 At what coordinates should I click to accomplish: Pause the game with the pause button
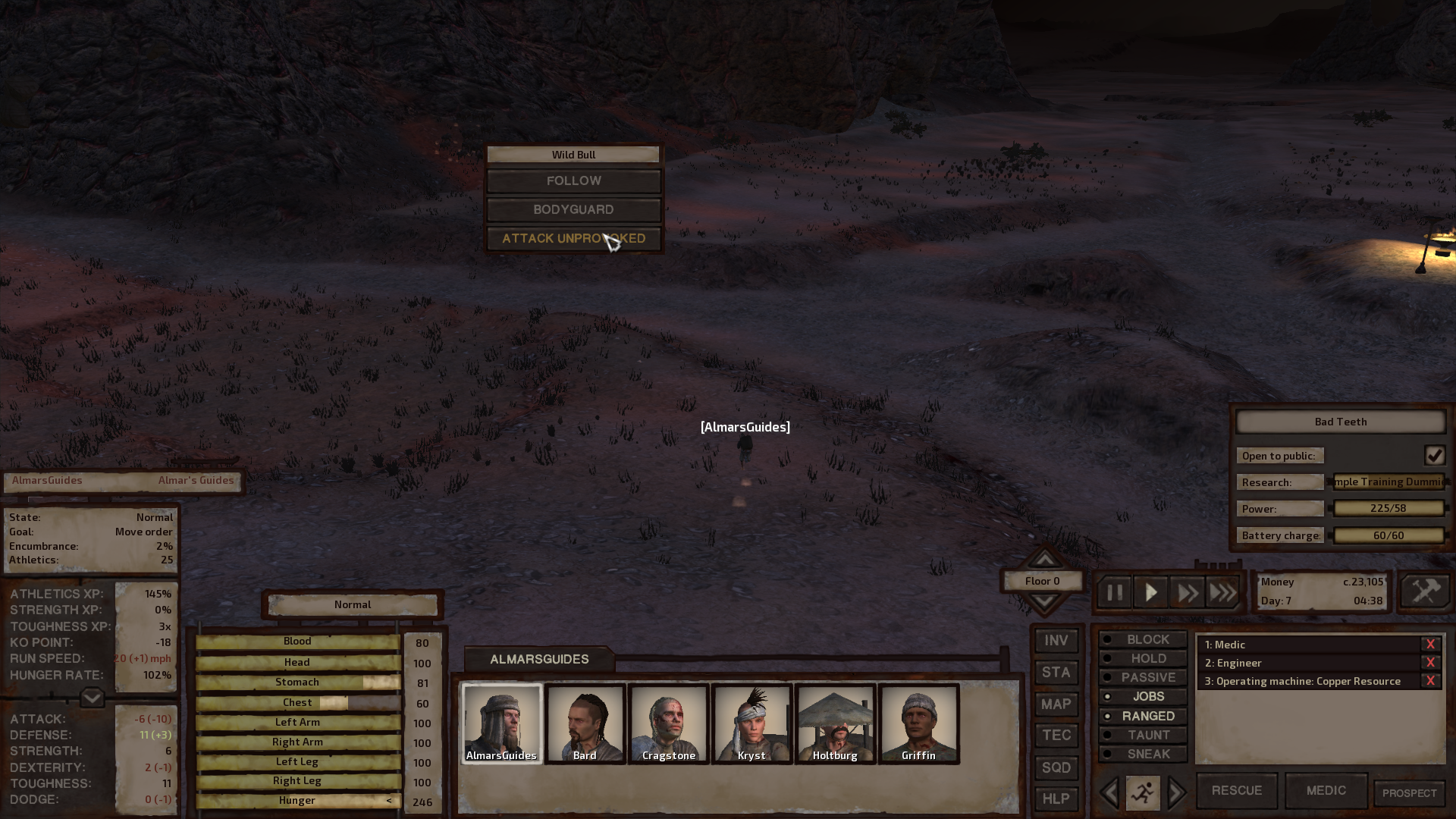[1114, 592]
